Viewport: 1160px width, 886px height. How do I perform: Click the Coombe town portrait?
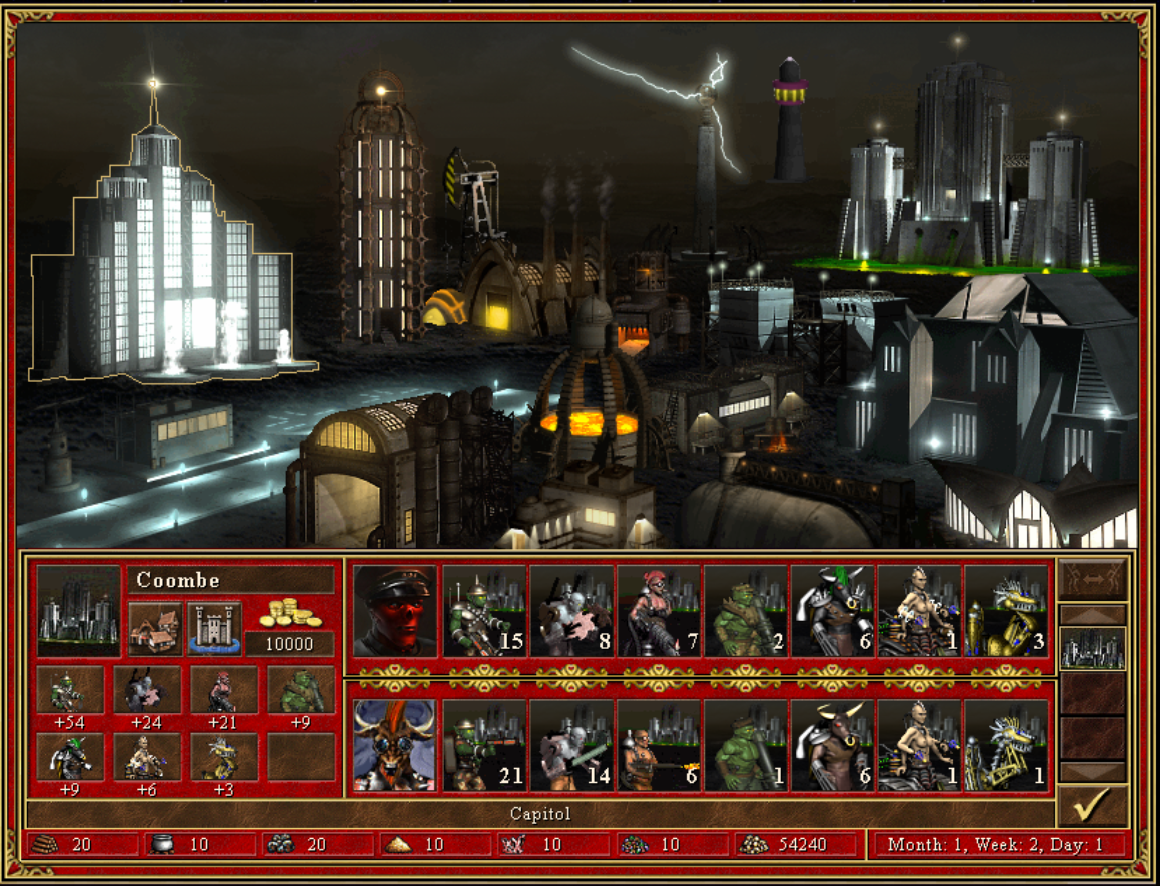pyautogui.click(x=78, y=611)
